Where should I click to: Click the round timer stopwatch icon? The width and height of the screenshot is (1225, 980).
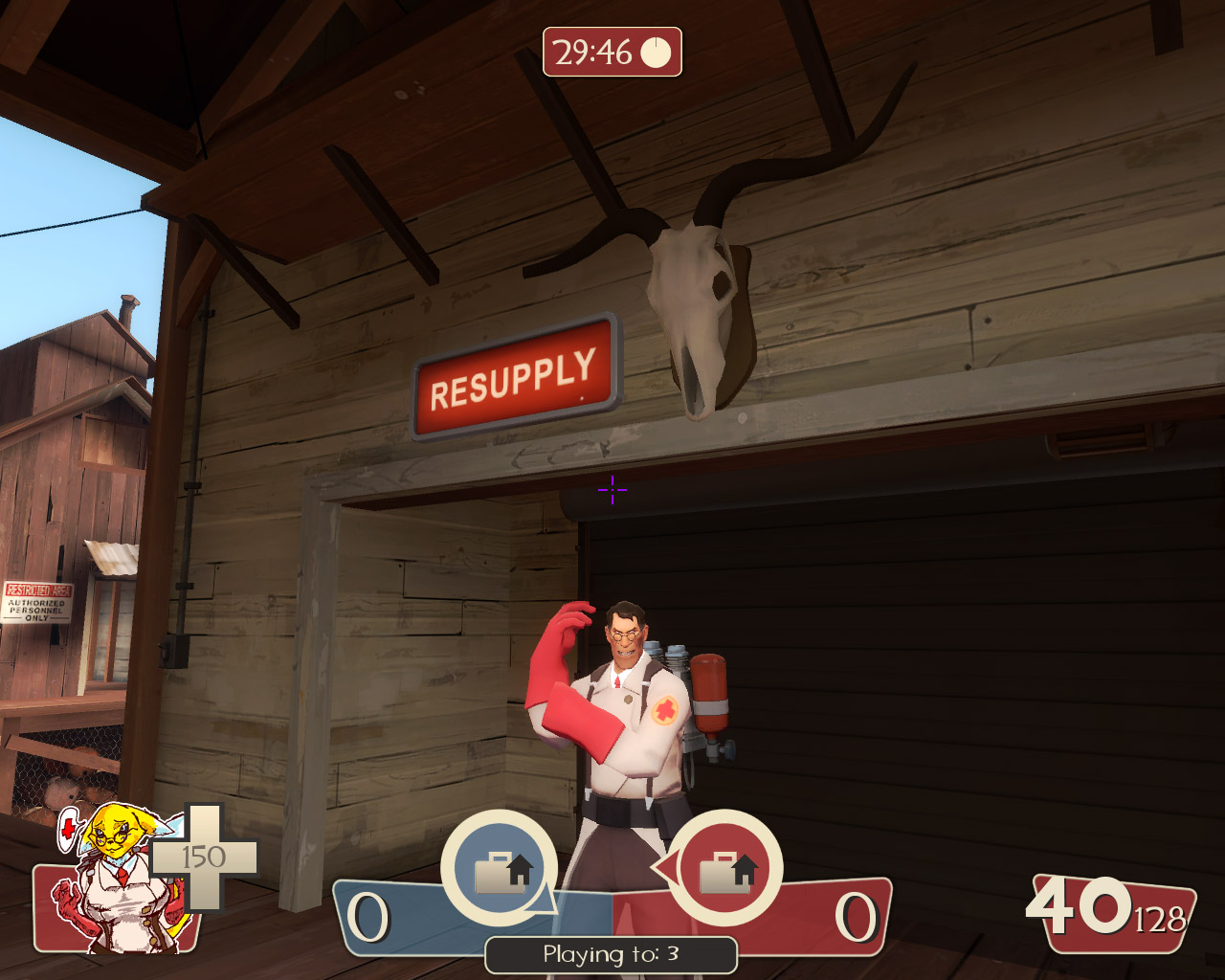click(x=655, y=53)
